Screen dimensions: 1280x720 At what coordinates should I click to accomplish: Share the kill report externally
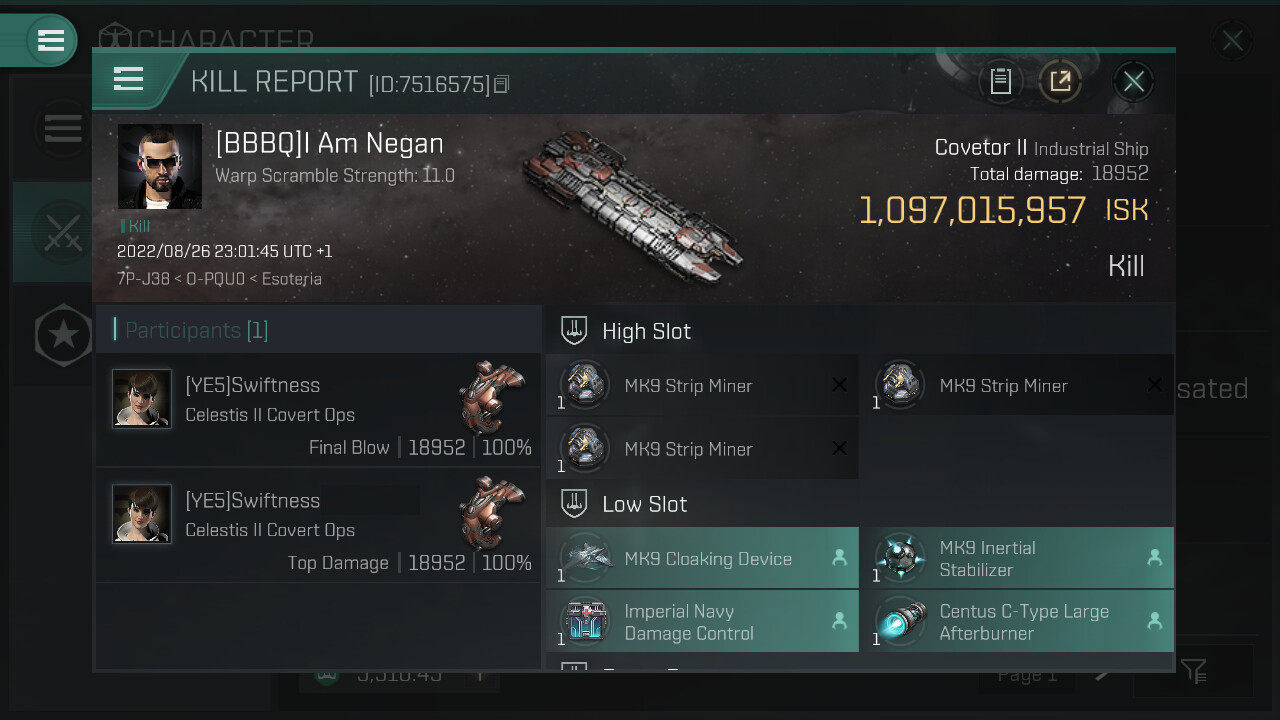click(x=1060, y=82)
